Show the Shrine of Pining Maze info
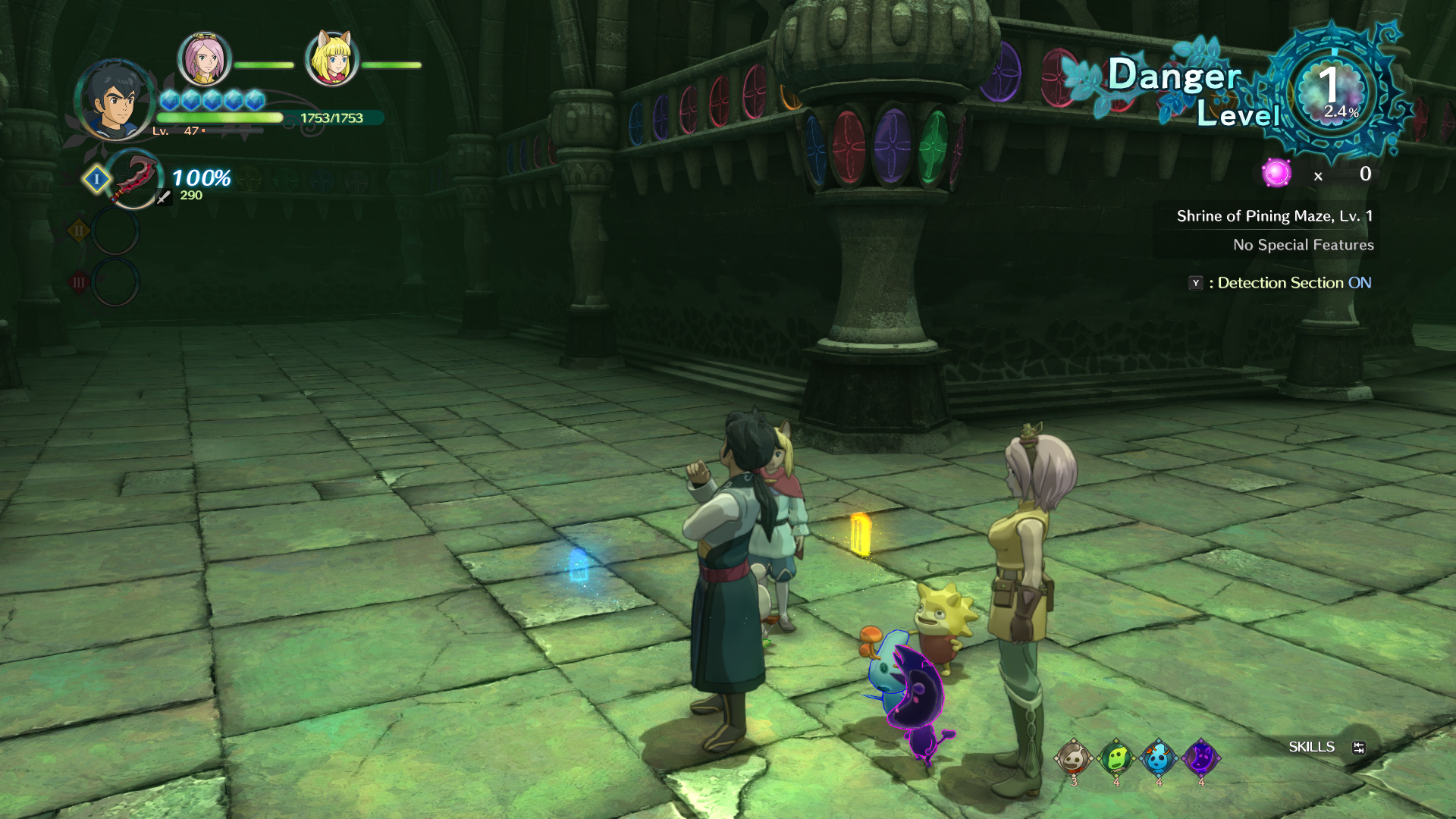This screenshot has width=1456, height=819. point(1274,216)
